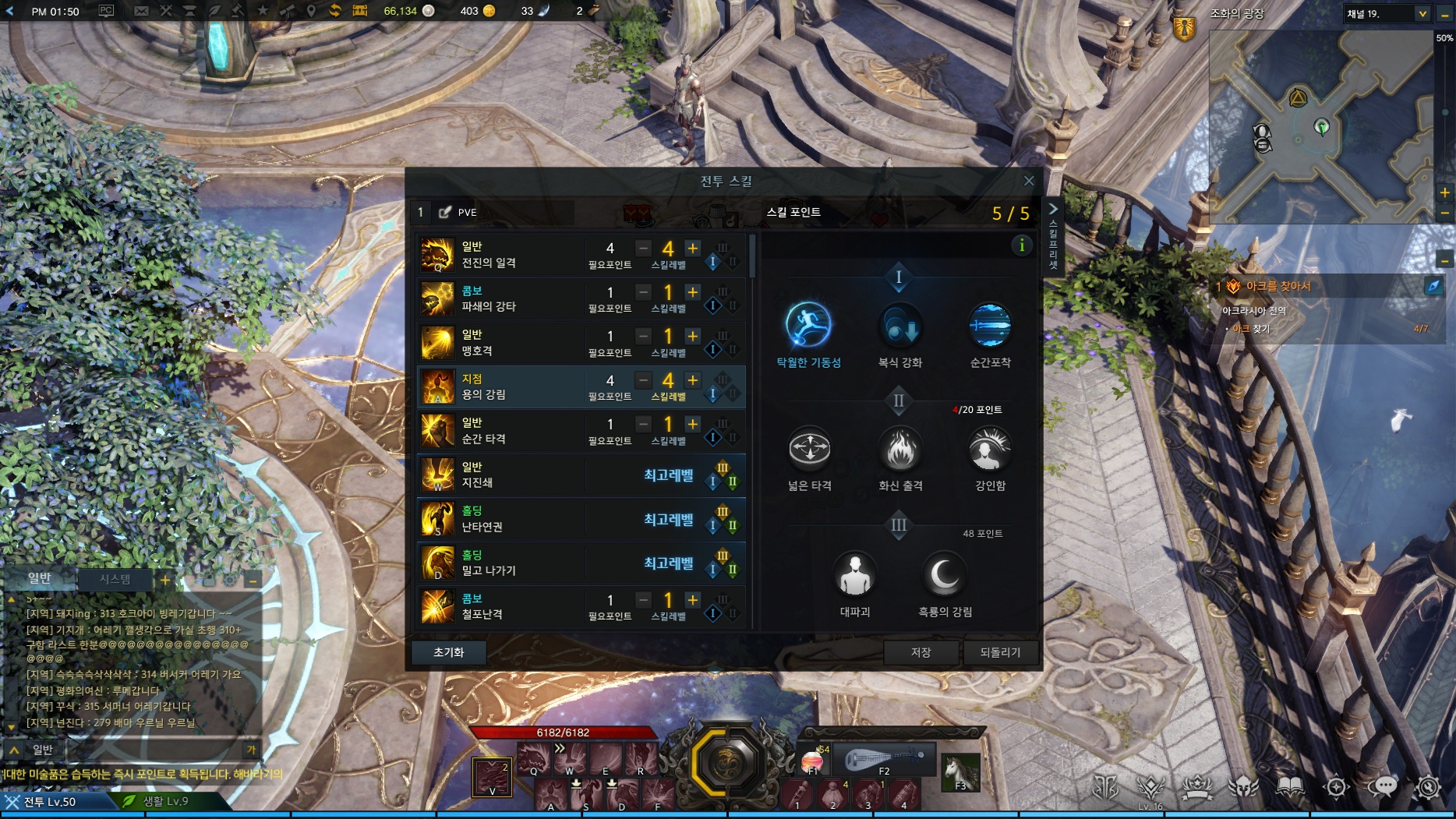Save skills with the 저장 button

click(x=921, y=652)
